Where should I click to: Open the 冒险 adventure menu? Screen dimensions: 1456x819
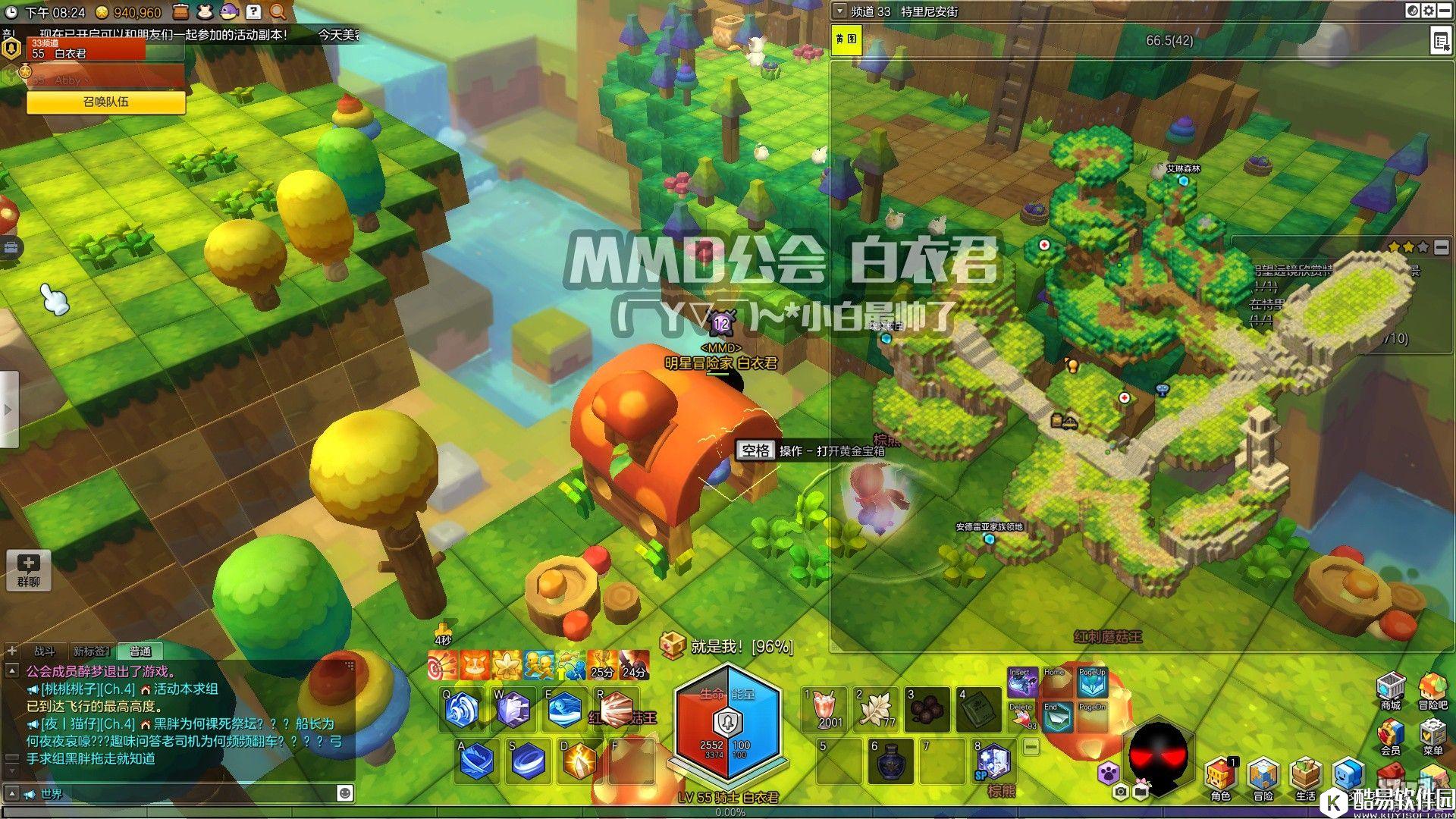coord(1263,777)
